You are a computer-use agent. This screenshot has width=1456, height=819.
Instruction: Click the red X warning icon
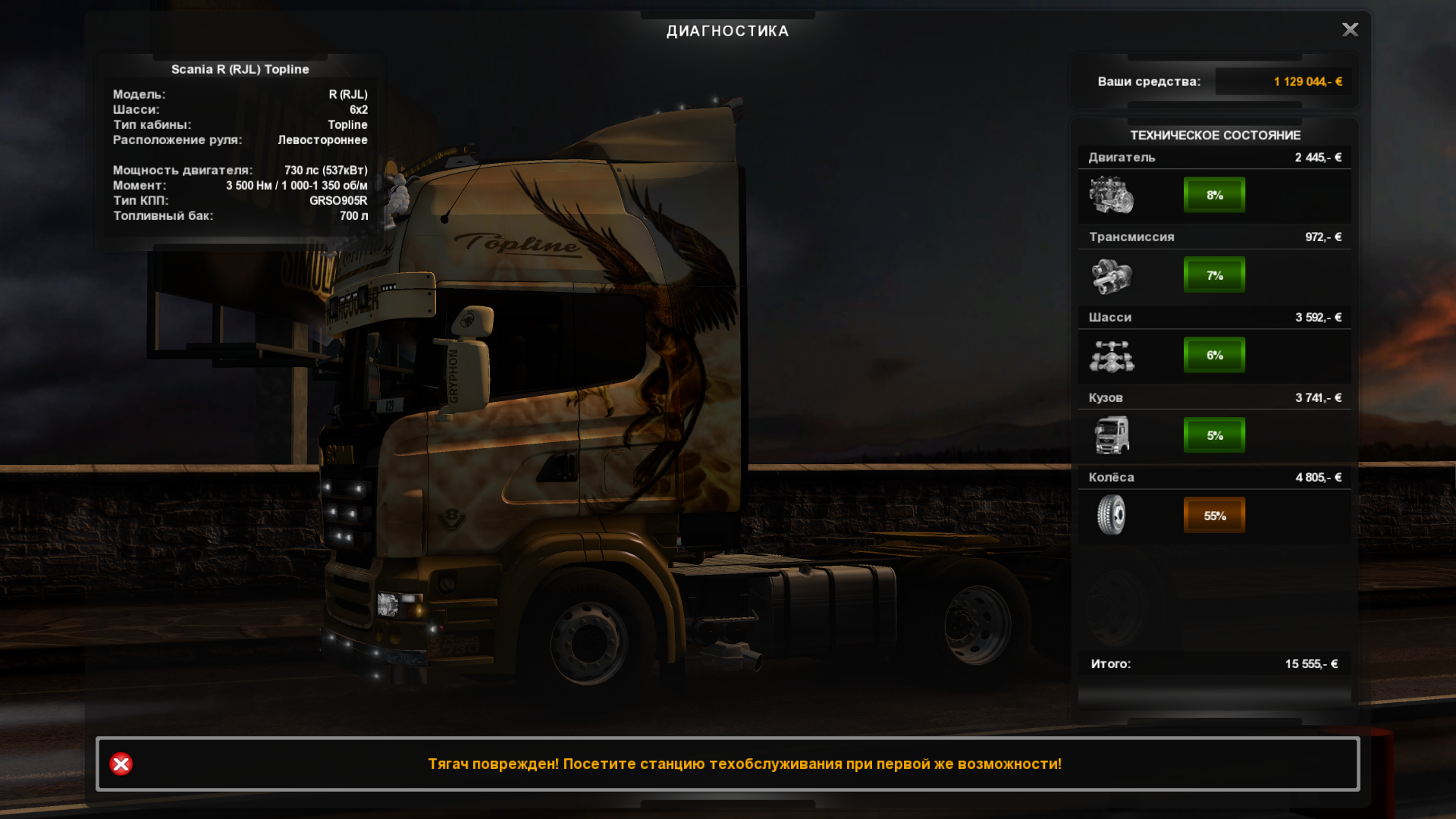pos(121,764)
